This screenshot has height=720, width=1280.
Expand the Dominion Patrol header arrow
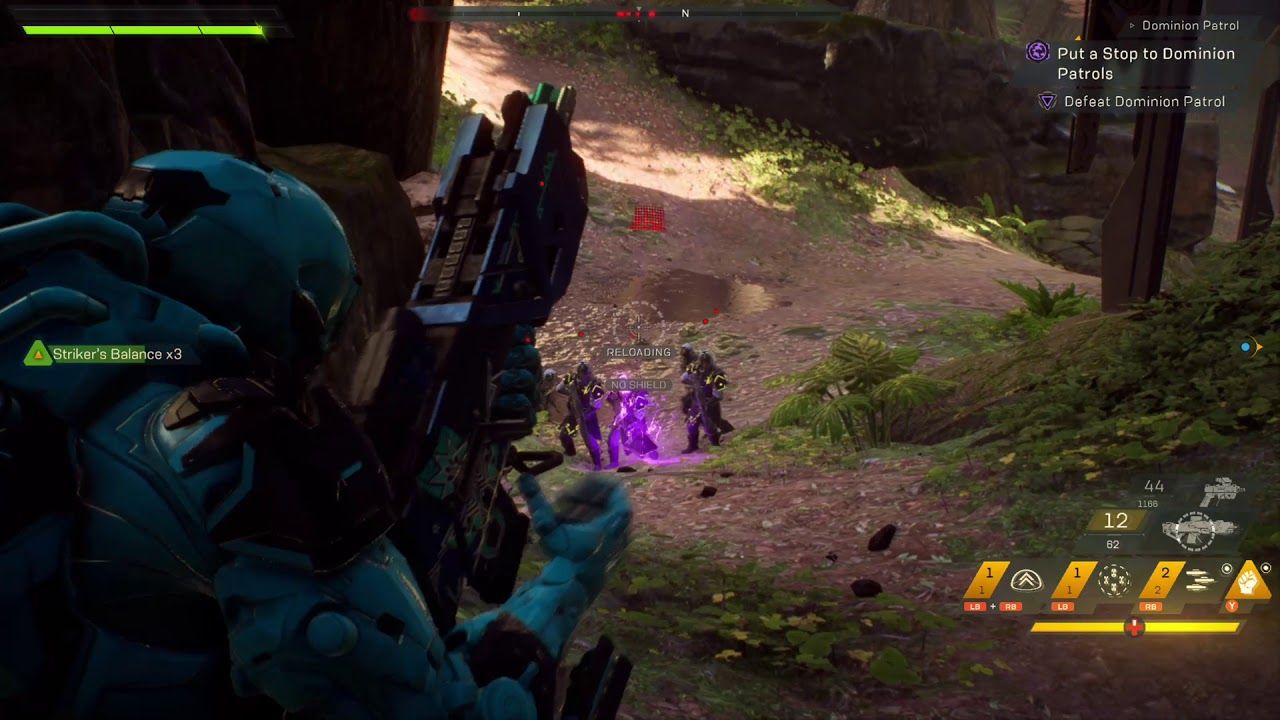pos(1132,25)
